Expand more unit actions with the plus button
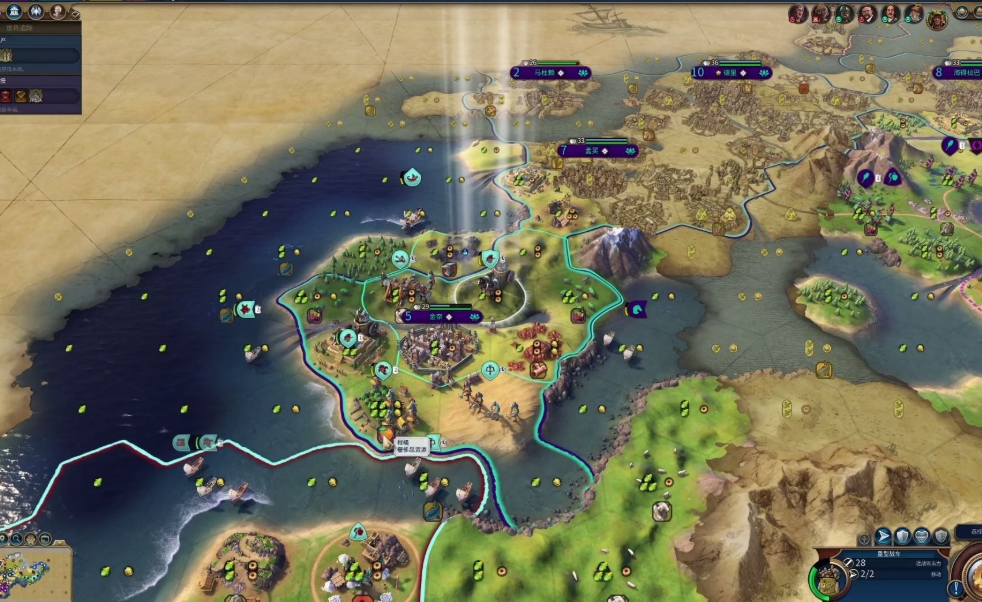Image resolution: width=982 pixels, height=602 pixels. (864, 540)
